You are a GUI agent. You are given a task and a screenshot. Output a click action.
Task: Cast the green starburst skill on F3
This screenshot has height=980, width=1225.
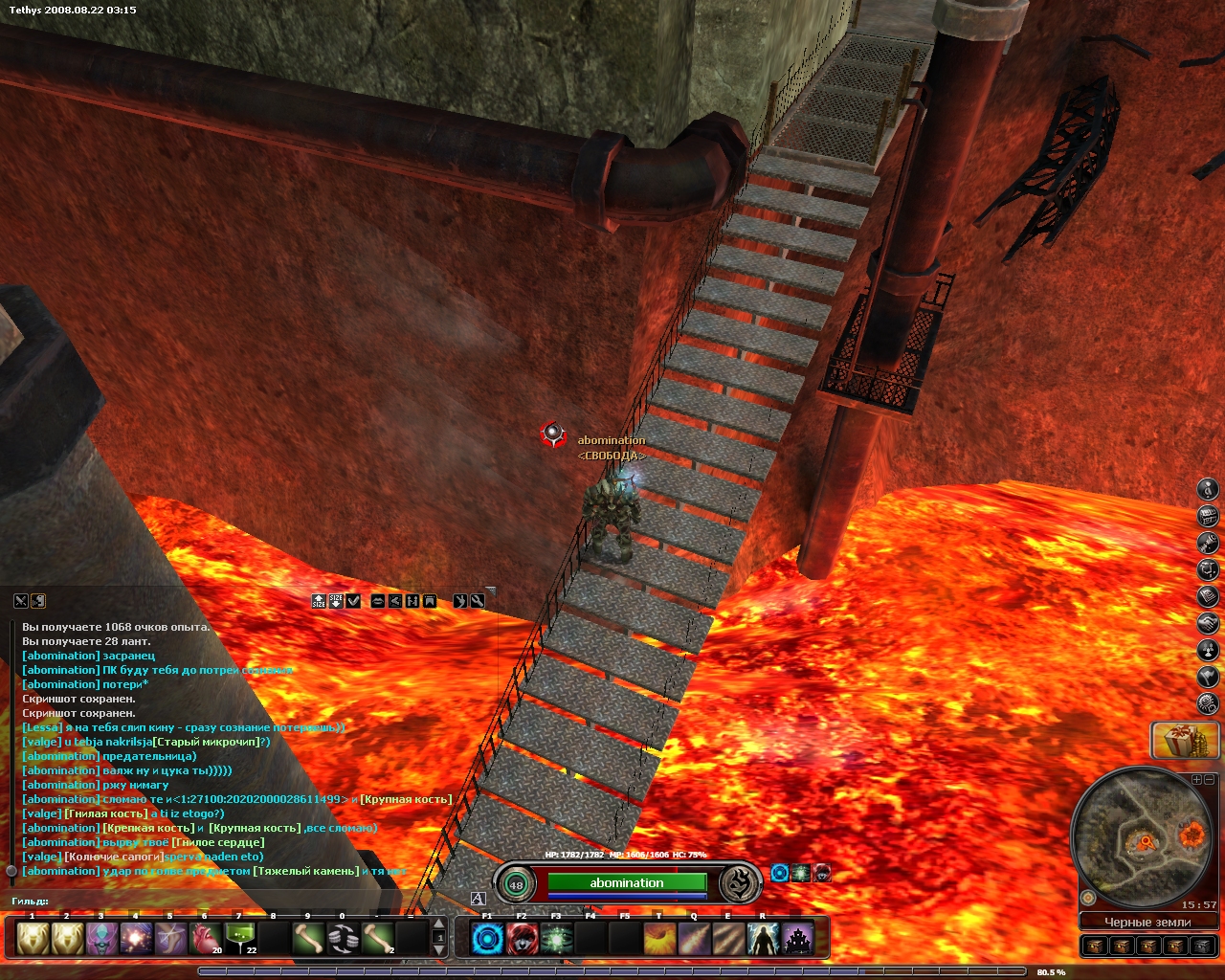click(x=556, y=939)
